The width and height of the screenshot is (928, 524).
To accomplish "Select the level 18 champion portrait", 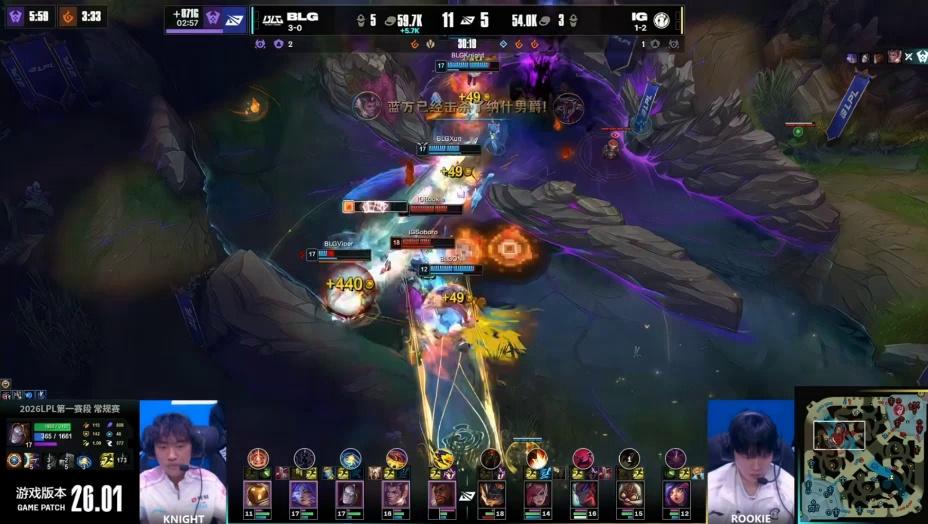I will tap(491, 493).
